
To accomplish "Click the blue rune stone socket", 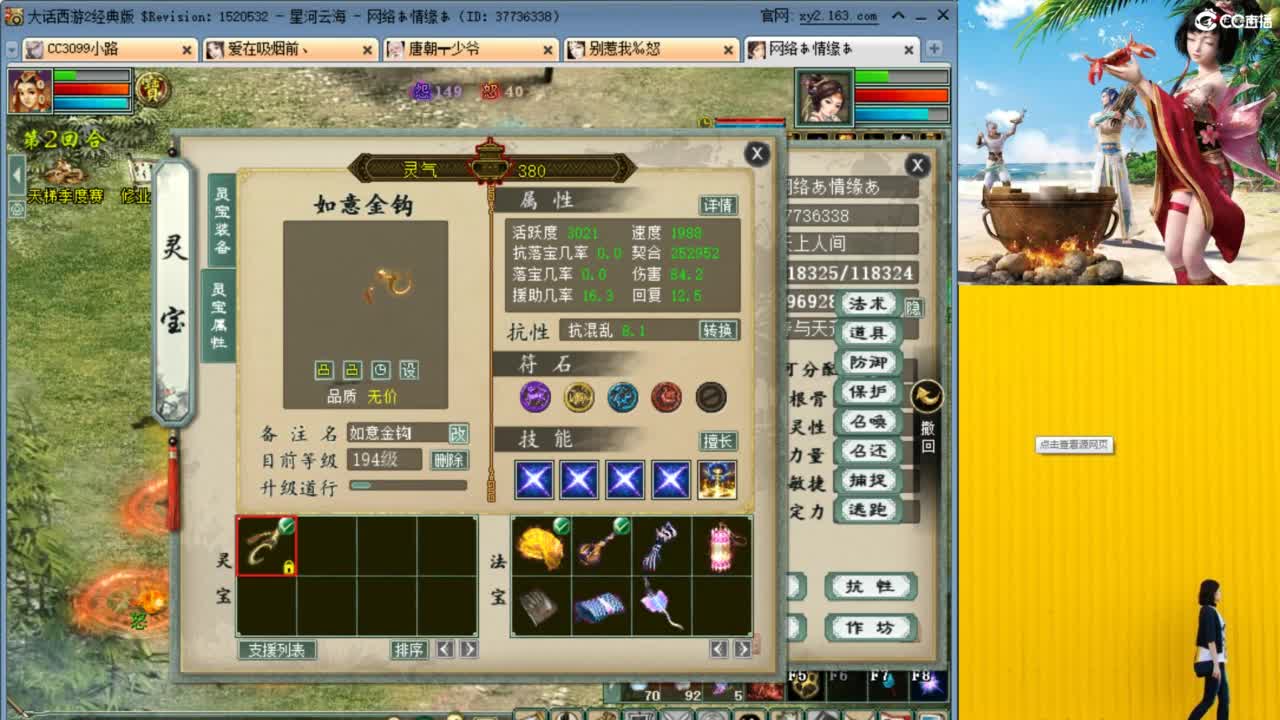I will pos(623,397).
